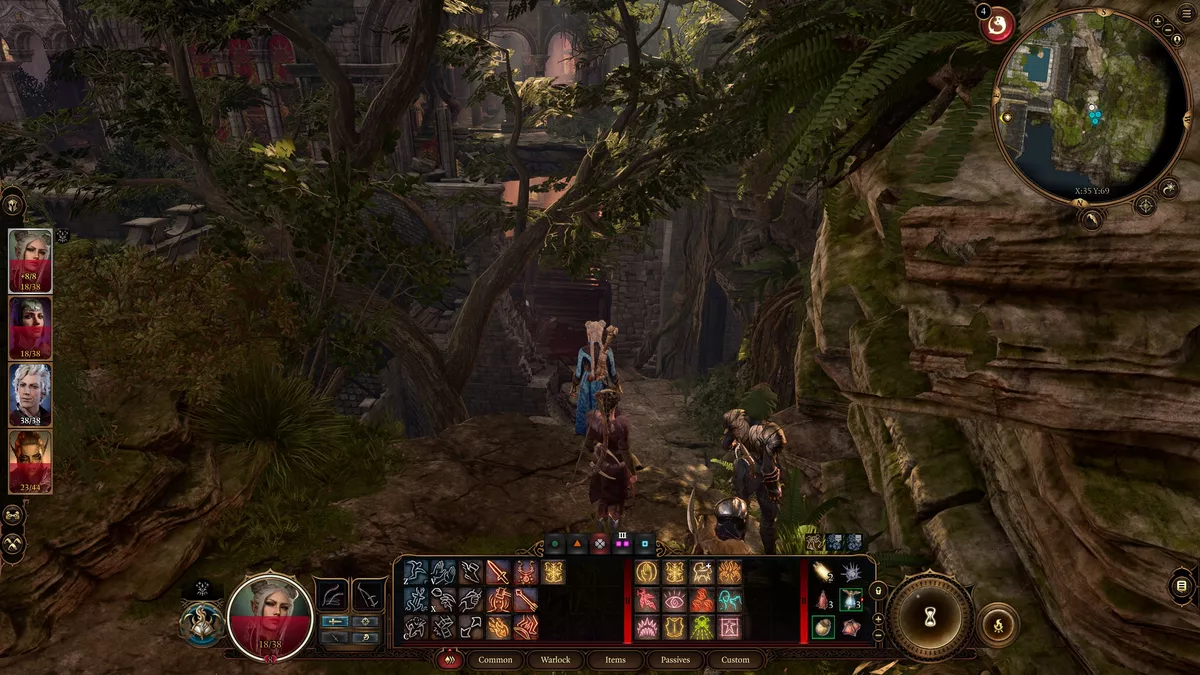Image resolution: width=1200 pixels, height=675 pixels.
Task: Click the red swirl notification icon
Action: coord(998,24)
